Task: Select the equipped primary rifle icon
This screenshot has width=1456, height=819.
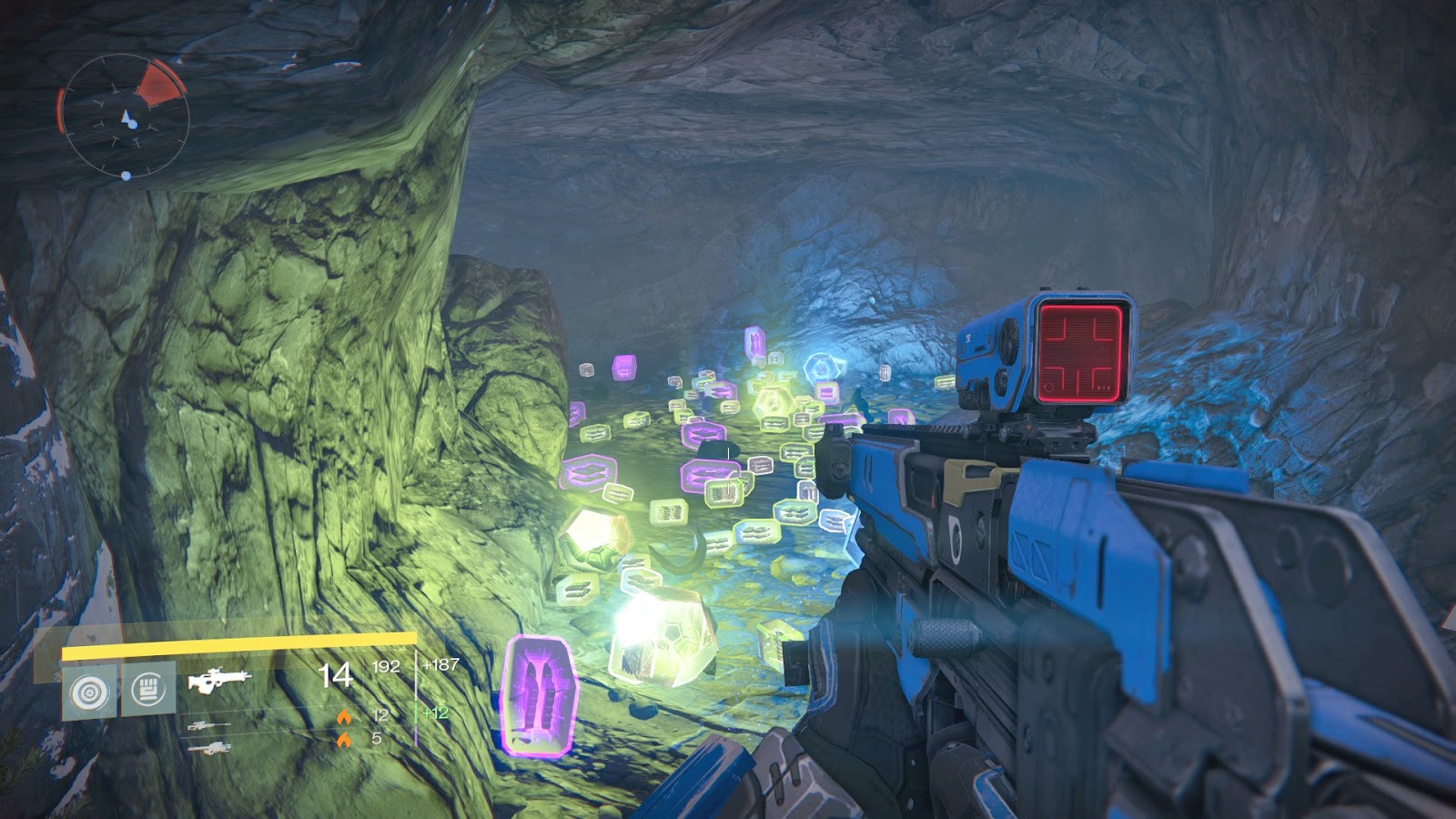Action: [x=219, y=681]
